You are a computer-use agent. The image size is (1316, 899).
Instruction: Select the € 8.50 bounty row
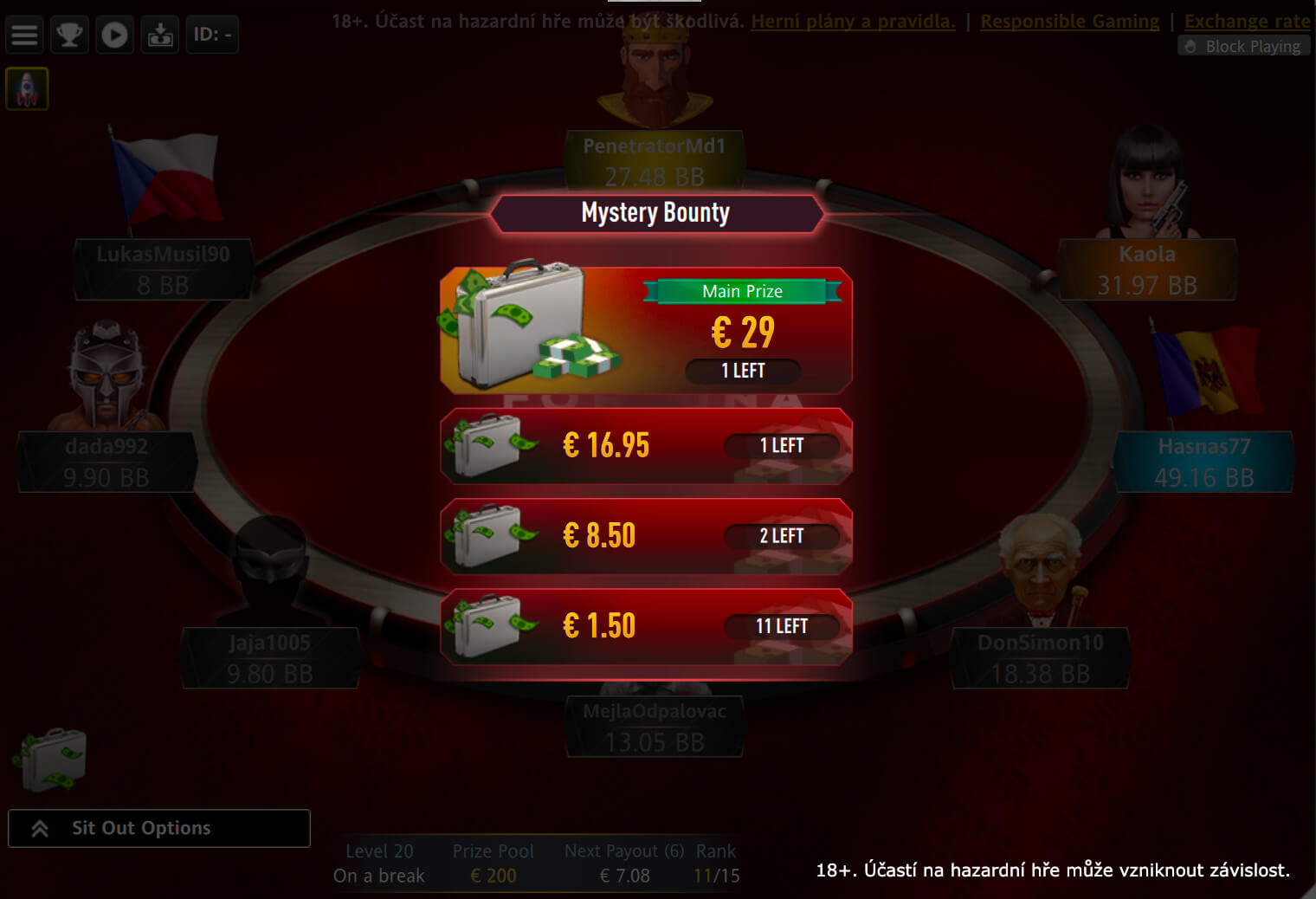coord(646,536)
